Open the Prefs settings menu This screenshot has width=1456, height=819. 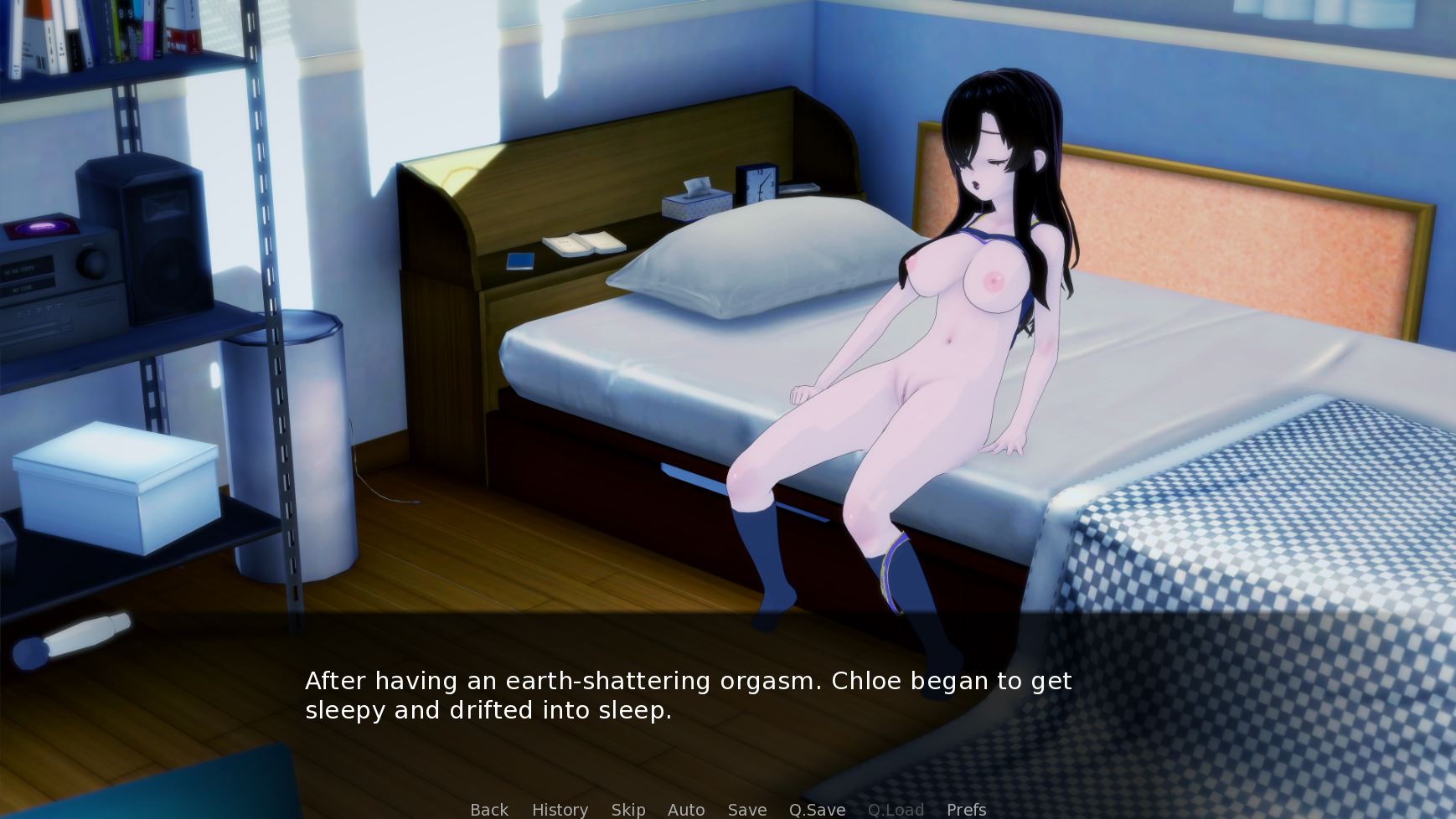point(966,809)
